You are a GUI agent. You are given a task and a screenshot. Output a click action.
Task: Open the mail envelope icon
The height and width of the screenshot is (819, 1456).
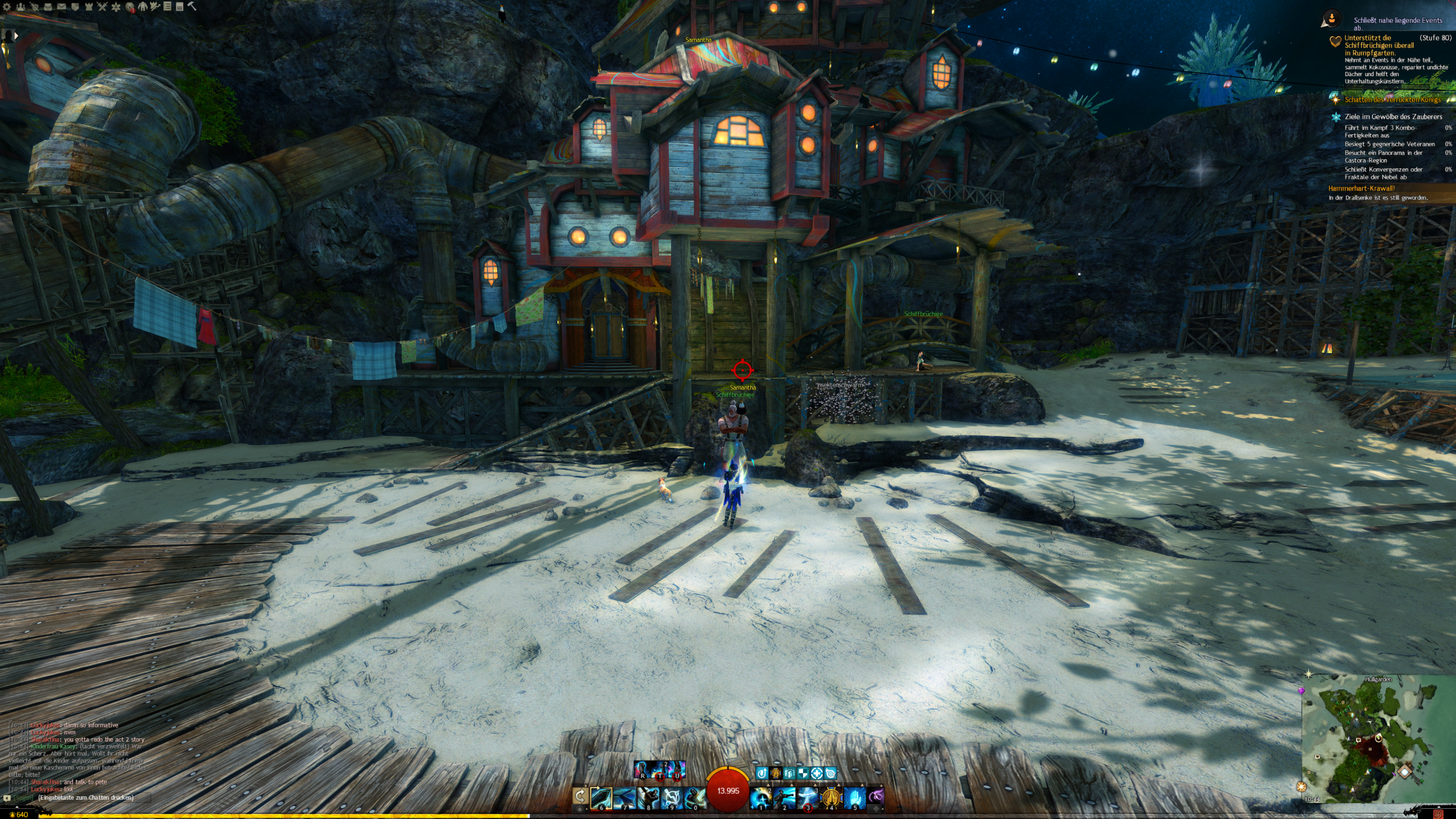pyautogui.click(x=61, y=7)
